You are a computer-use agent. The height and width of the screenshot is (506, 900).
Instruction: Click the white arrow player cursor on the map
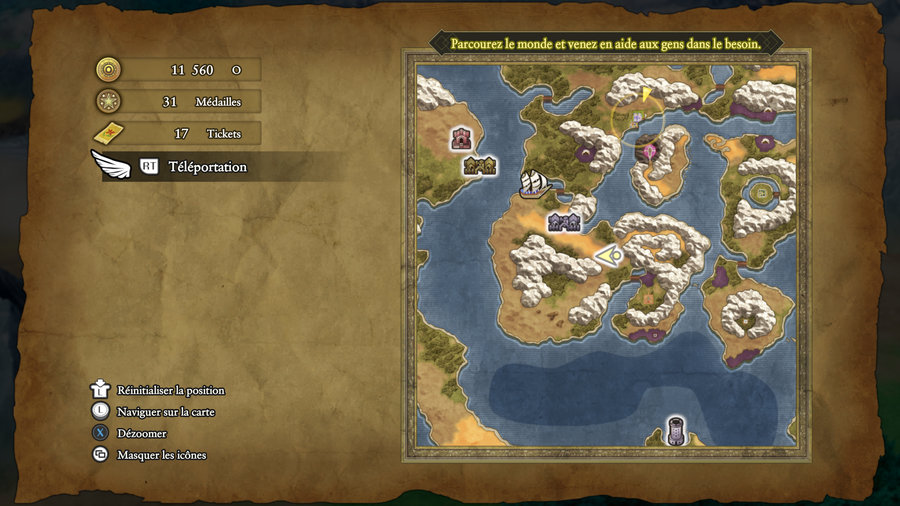coord(609,256)
